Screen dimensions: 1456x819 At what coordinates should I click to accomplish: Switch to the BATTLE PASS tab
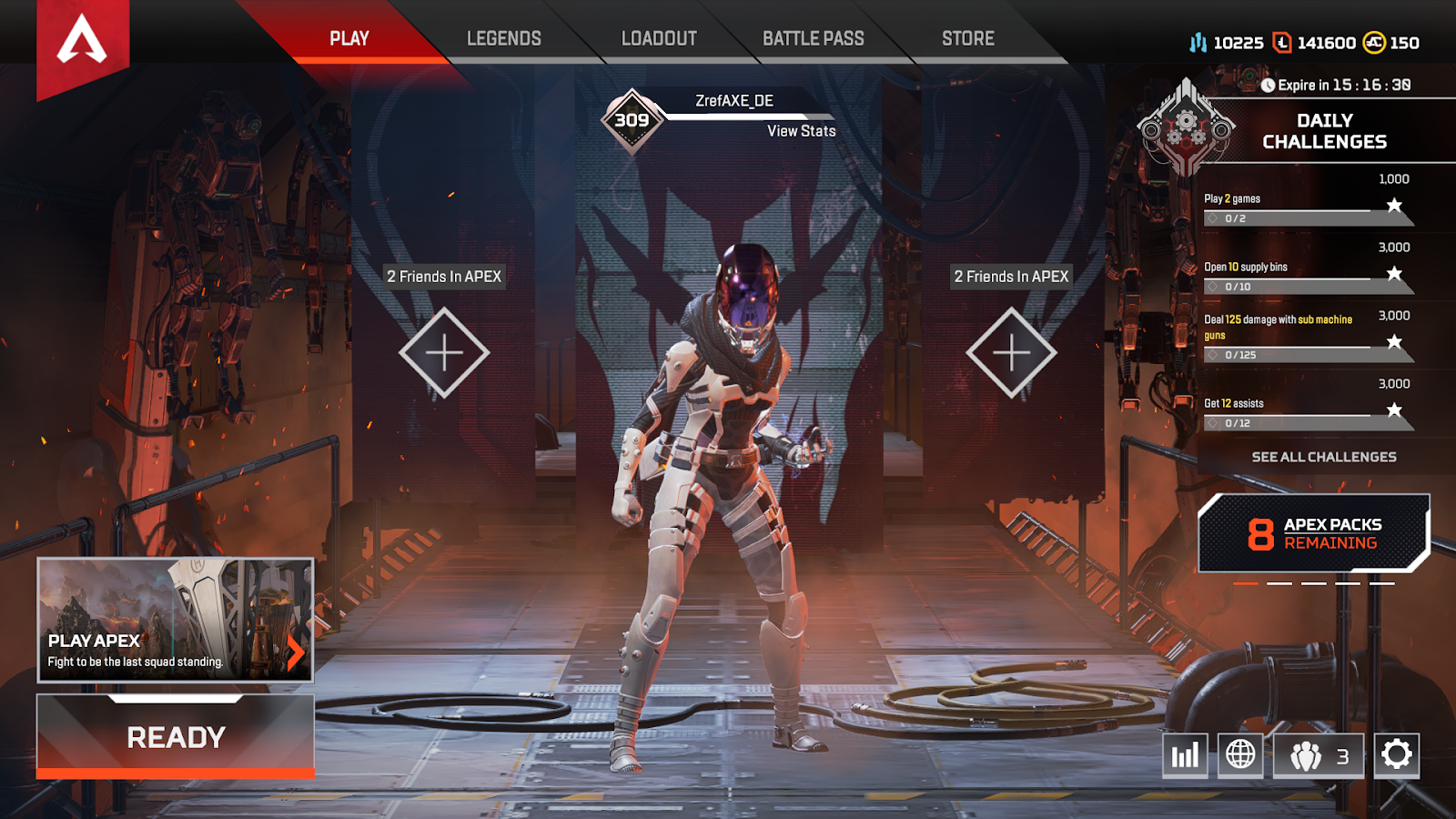pos(813,38)
